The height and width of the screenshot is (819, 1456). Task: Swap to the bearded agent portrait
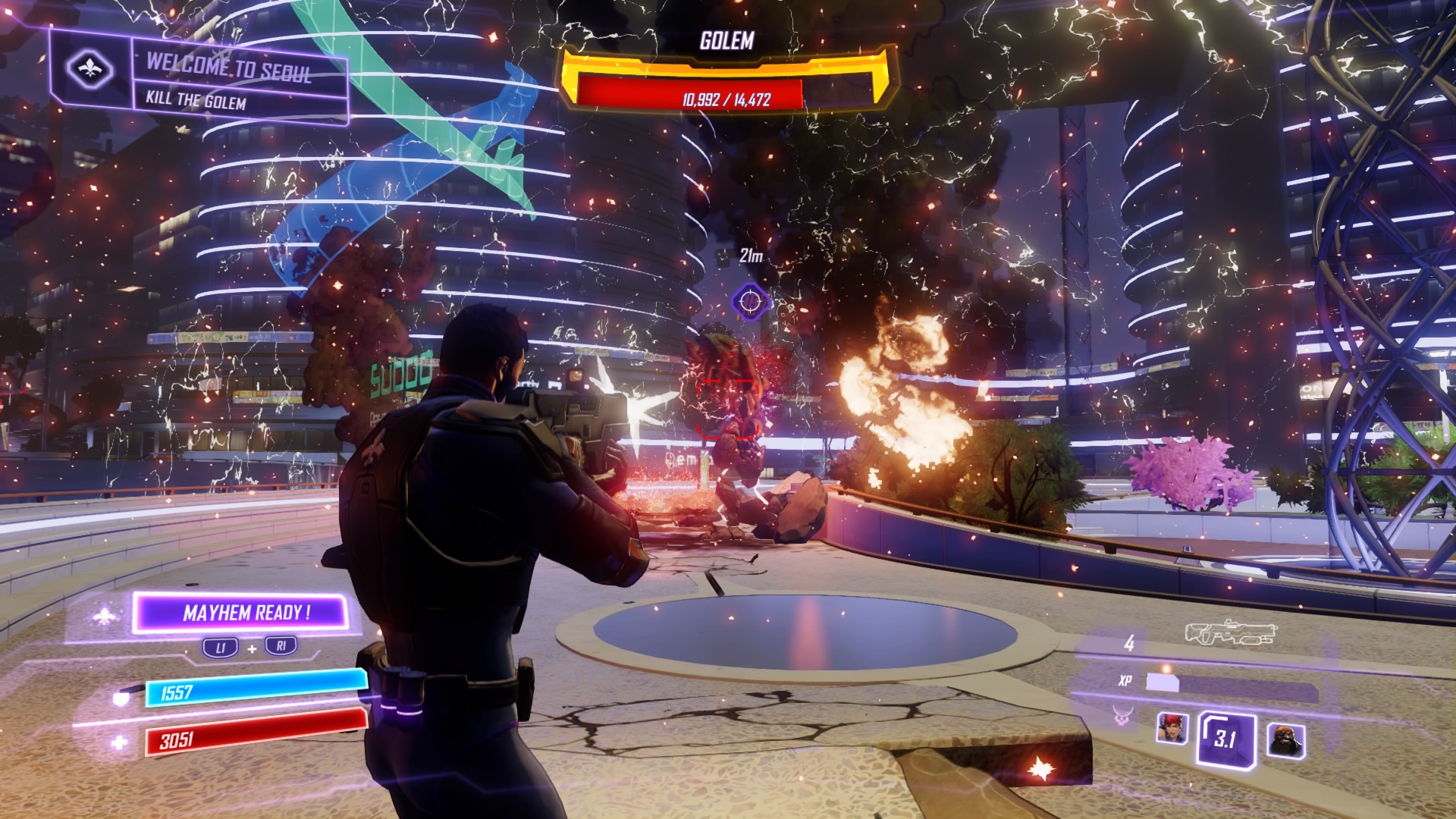pos(1286,739)
